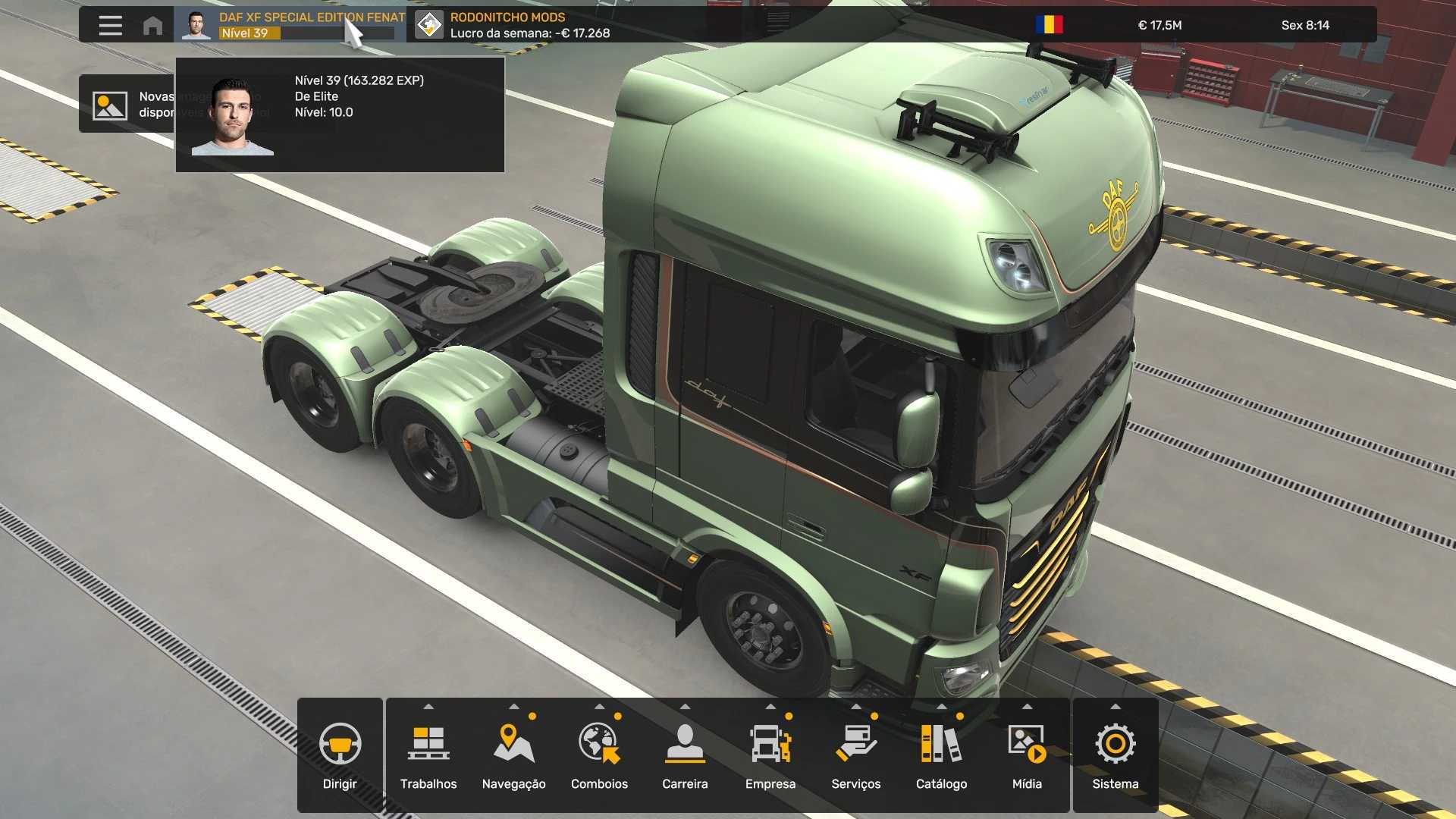Open the Navegação map menu
Viewport: 1456px width, 819px height.
pos(514,755)
